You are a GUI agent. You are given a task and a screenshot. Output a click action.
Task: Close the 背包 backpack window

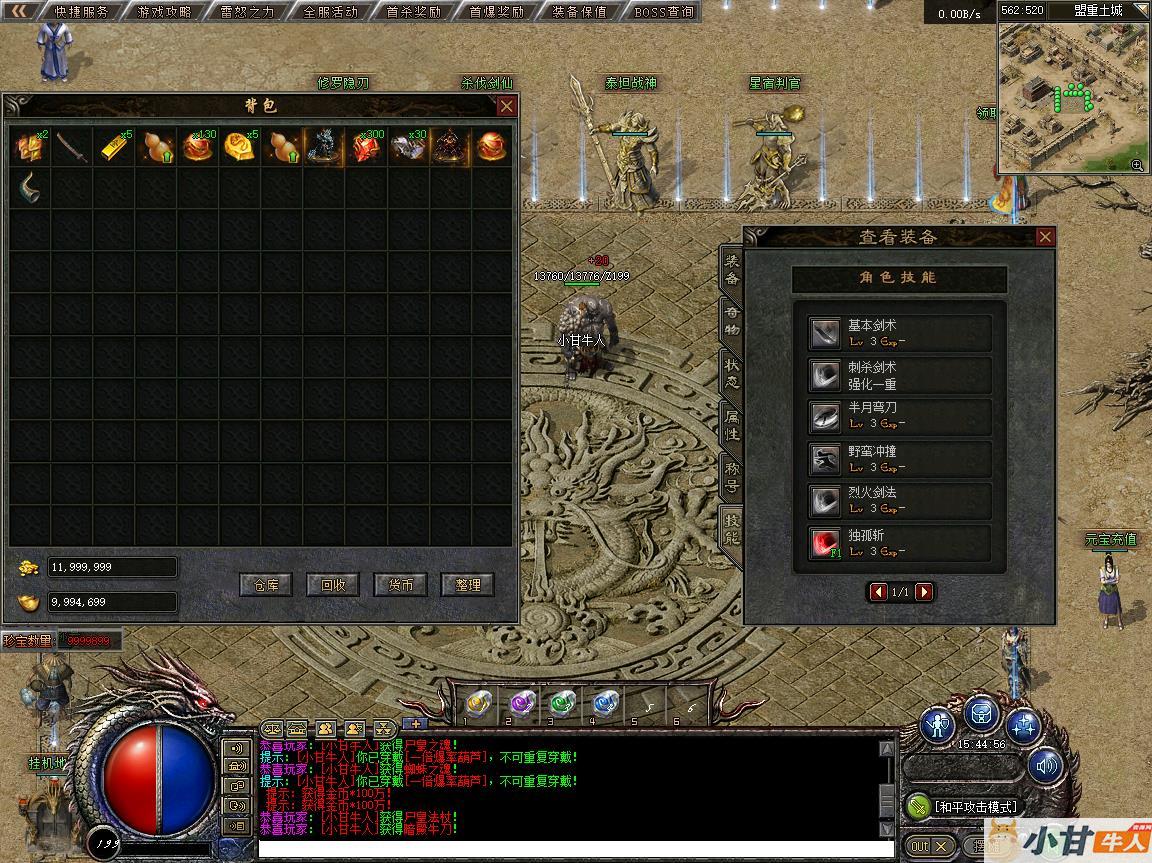pyautogui.click(x=507, y=106)
